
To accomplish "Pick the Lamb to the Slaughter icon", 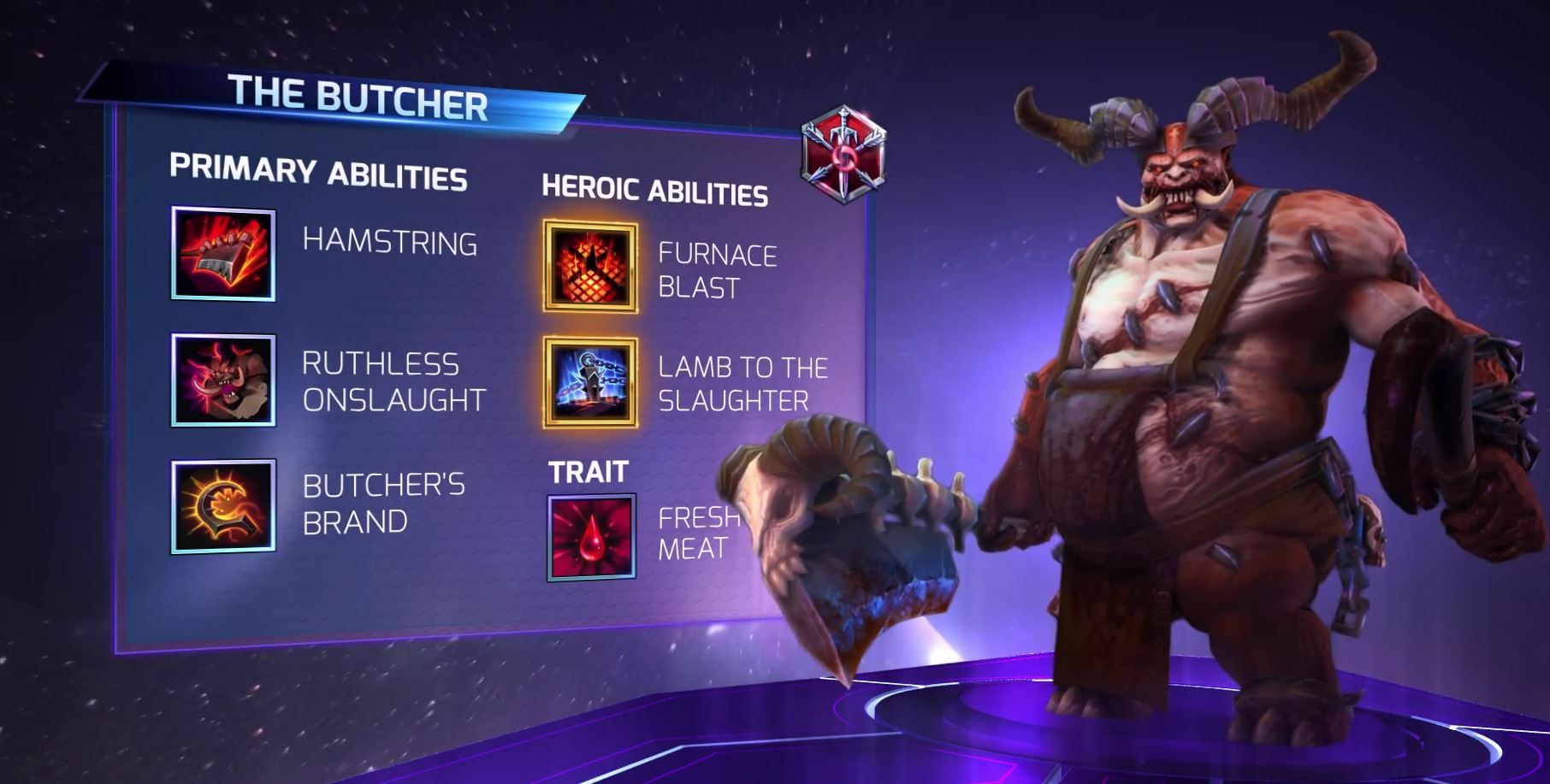I will (x=590, y=382).
